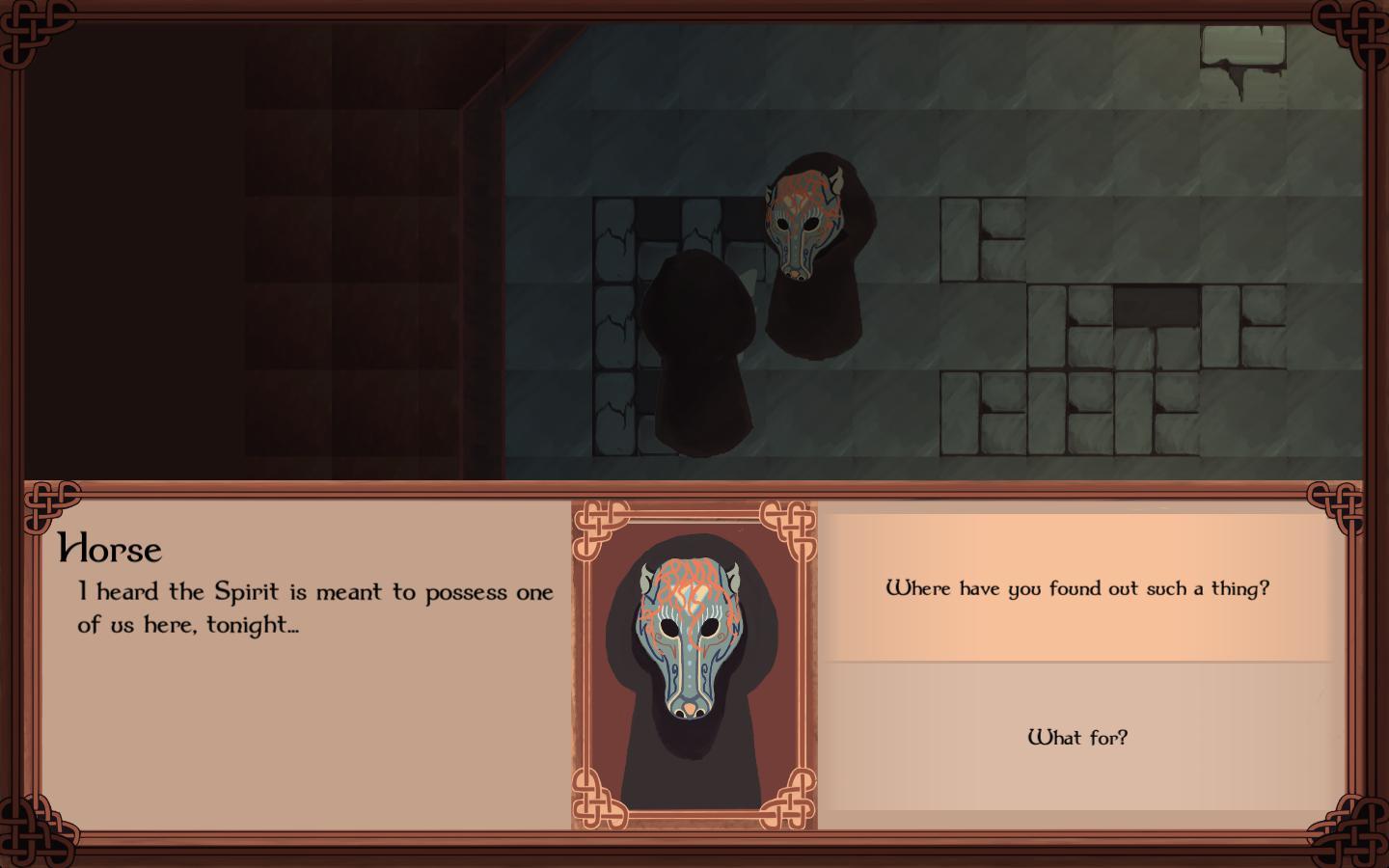Choose the "What for?" reply
Viewport: 1389px width, 868px height.
pos(1077,738)
